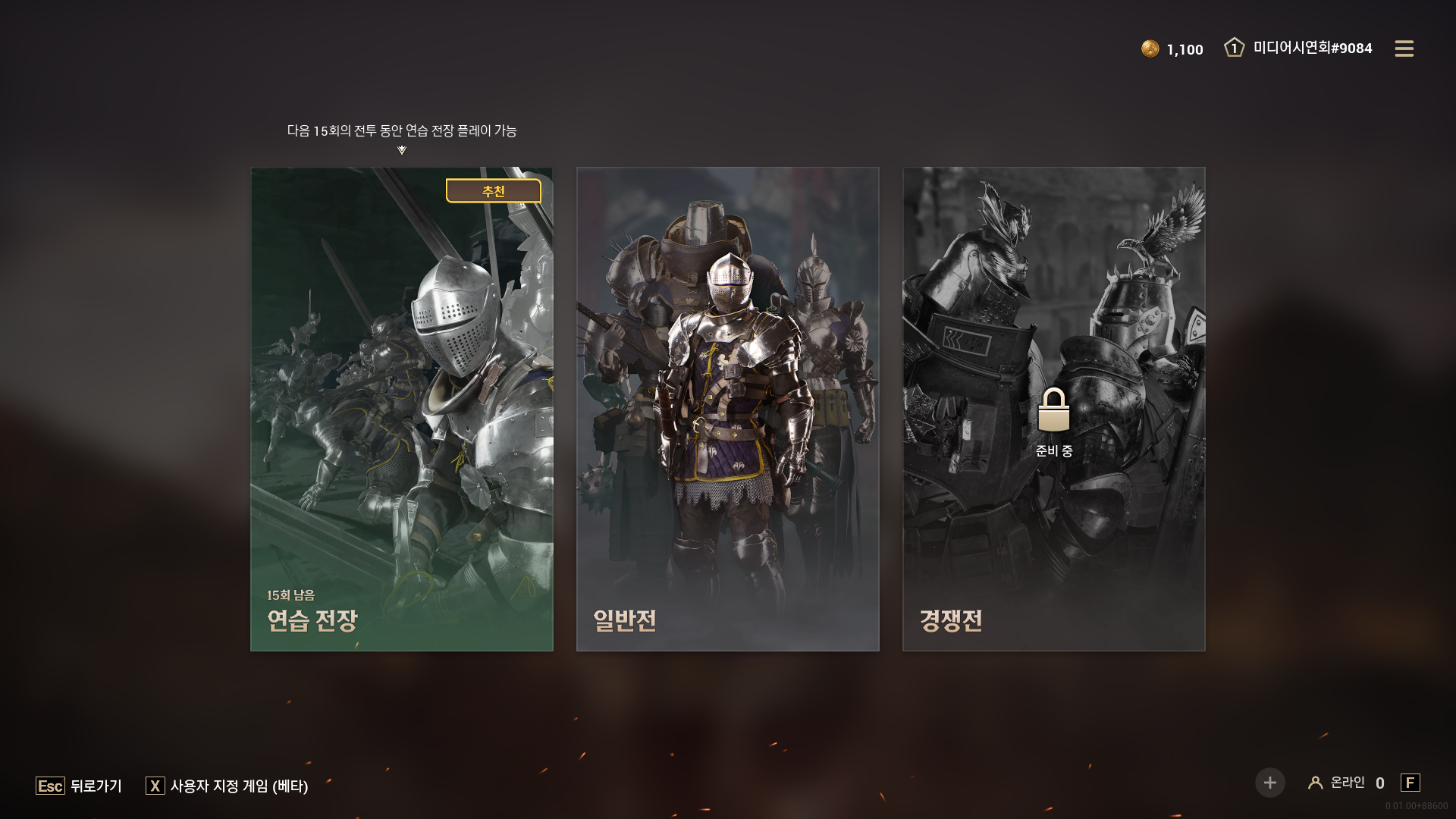Open the hamburger menu
Screen dimensions: 1456x819
(x=1404, y=49)
